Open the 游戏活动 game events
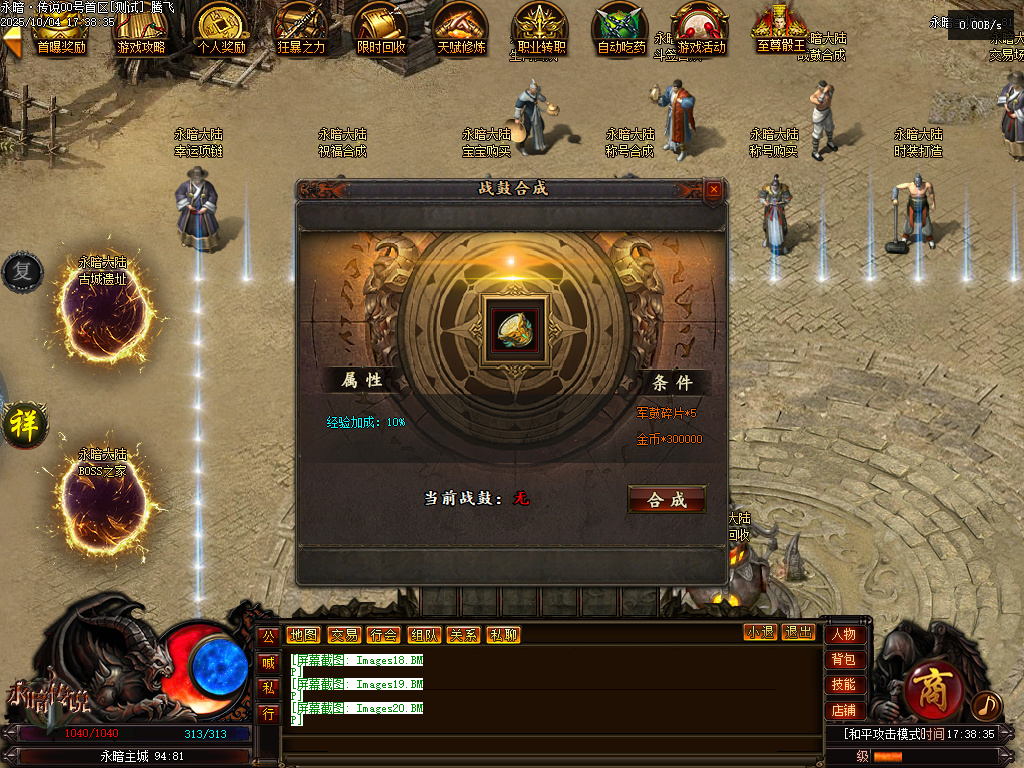1024x768 pixels. [701, 28]
